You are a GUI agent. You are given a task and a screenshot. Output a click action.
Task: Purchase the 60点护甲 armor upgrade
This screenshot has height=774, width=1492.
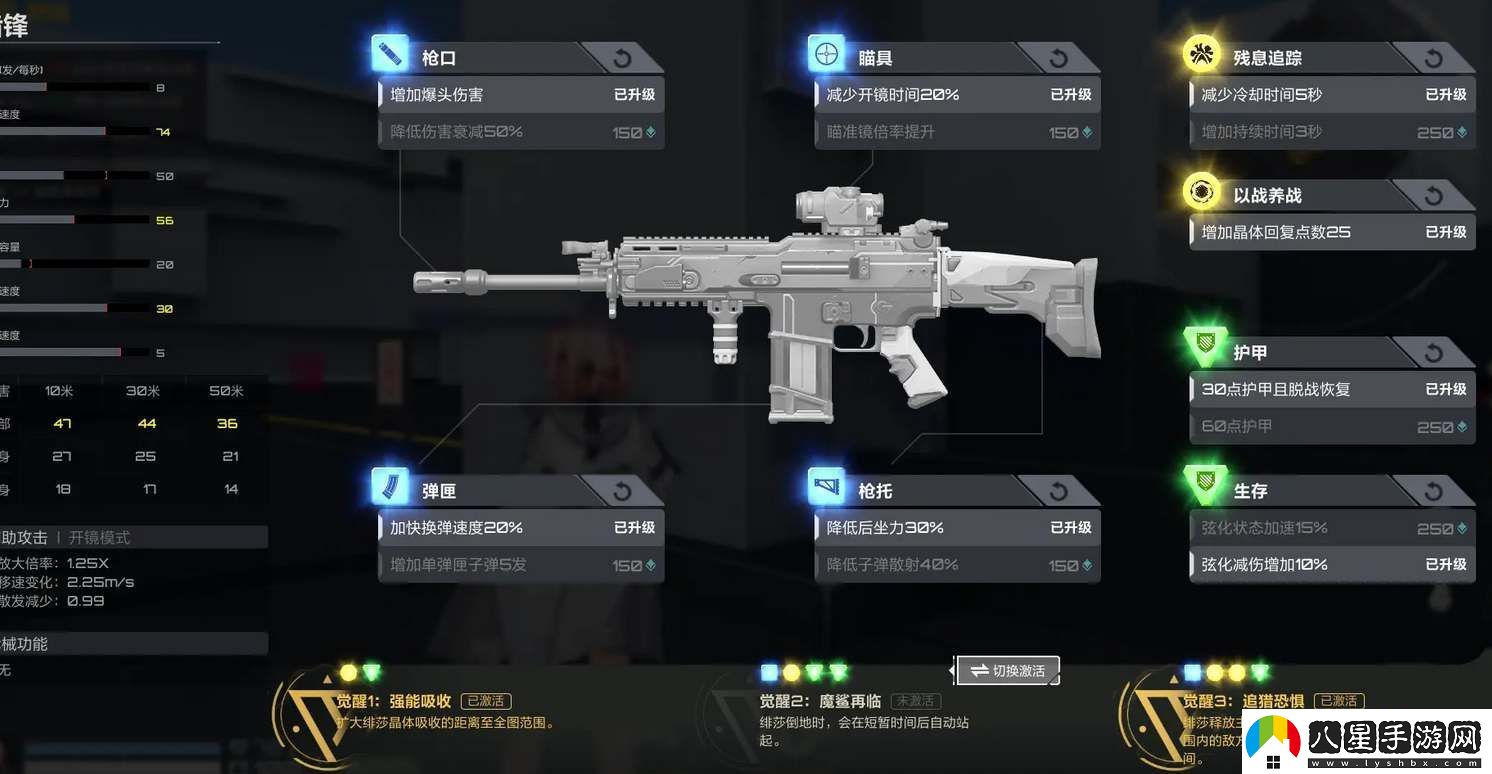[1332, 427]
